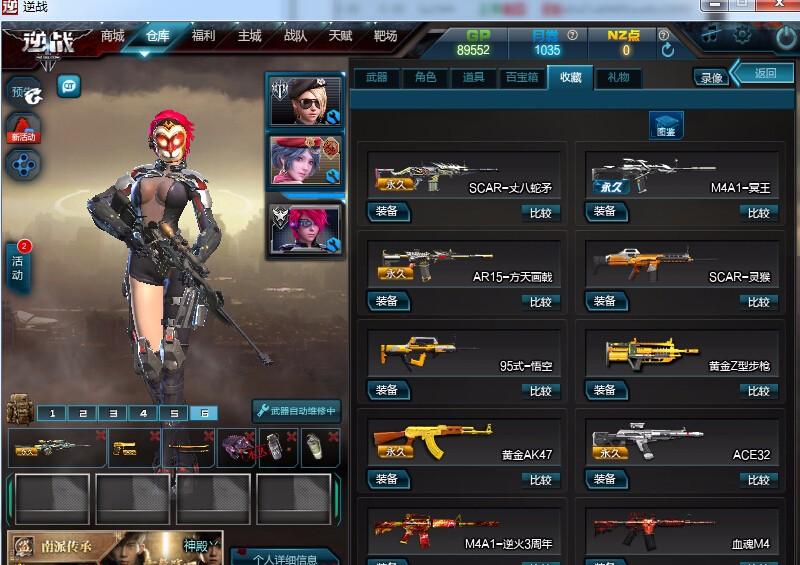Equip the SCAR-丈八蛇矛 rifle
Viewport: 800px width, 565px height.
pos(386,212)
